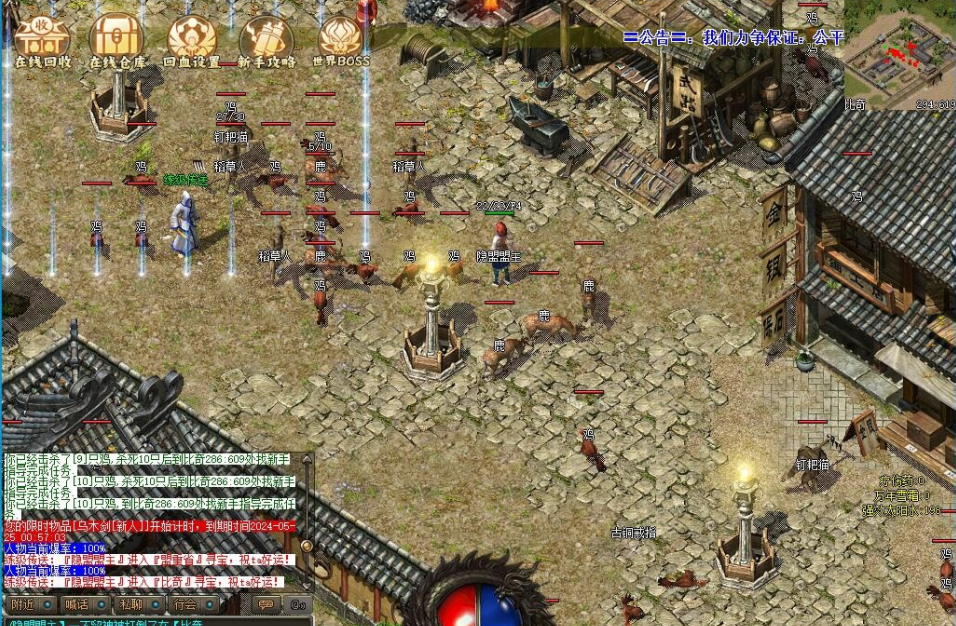The width and height of the screenshot is (956, 626).
Task: Toggle the 喊话 shout chat channel
Action: point(77,605)
